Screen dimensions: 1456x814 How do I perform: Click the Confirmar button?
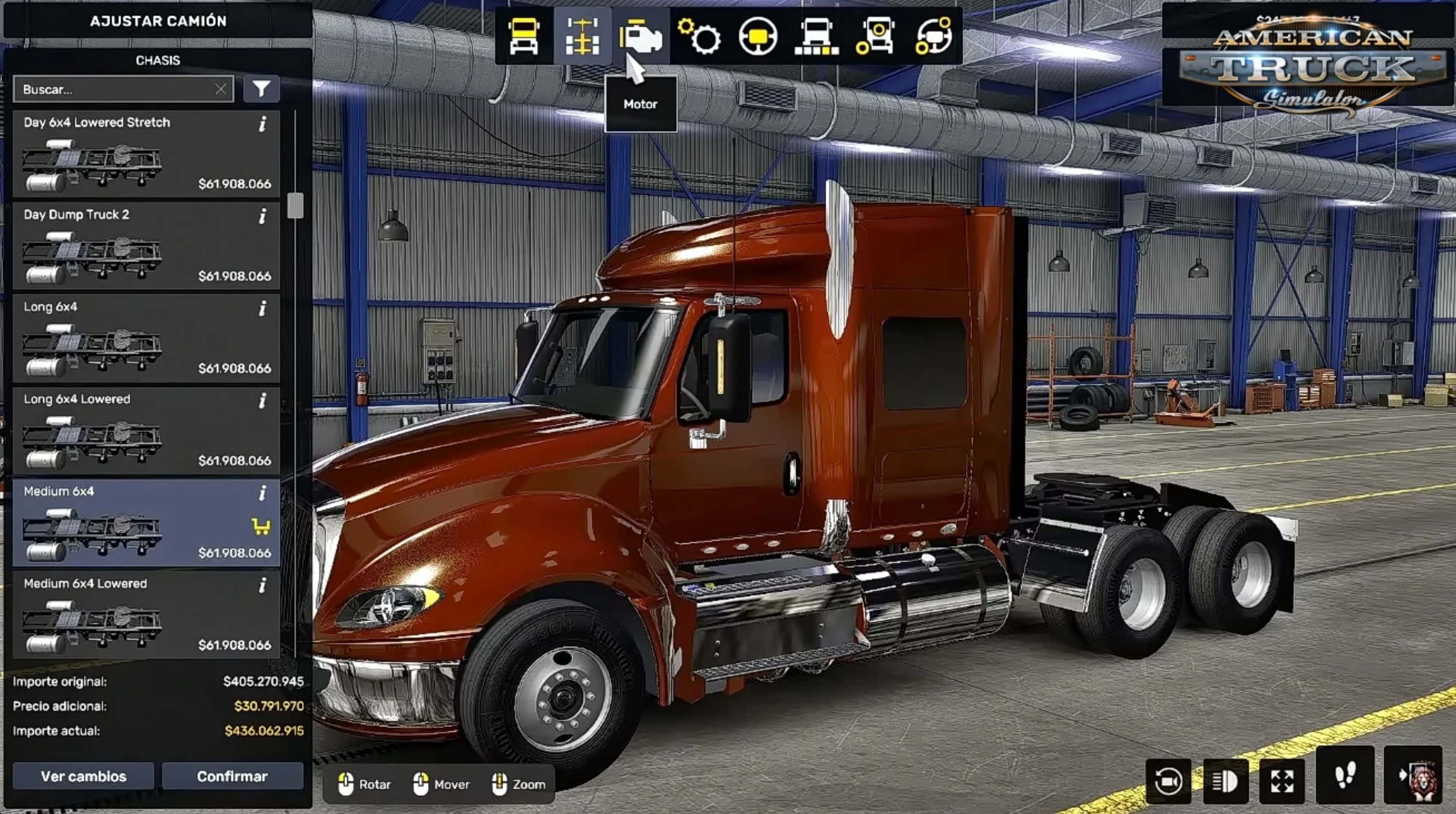pos(233,776)
